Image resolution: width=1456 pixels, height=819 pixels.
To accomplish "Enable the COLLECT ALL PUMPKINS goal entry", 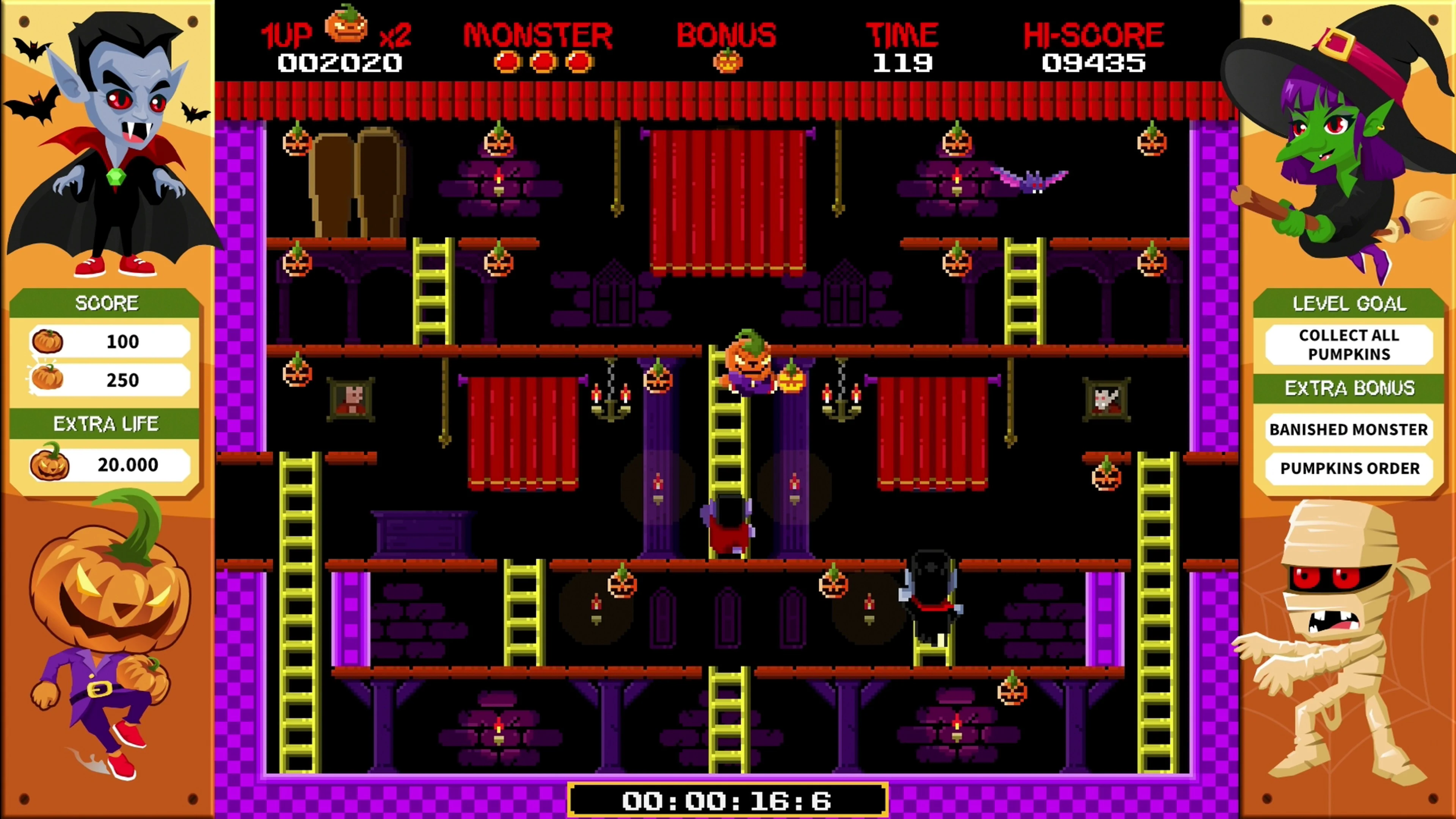I will (1349, 345).
